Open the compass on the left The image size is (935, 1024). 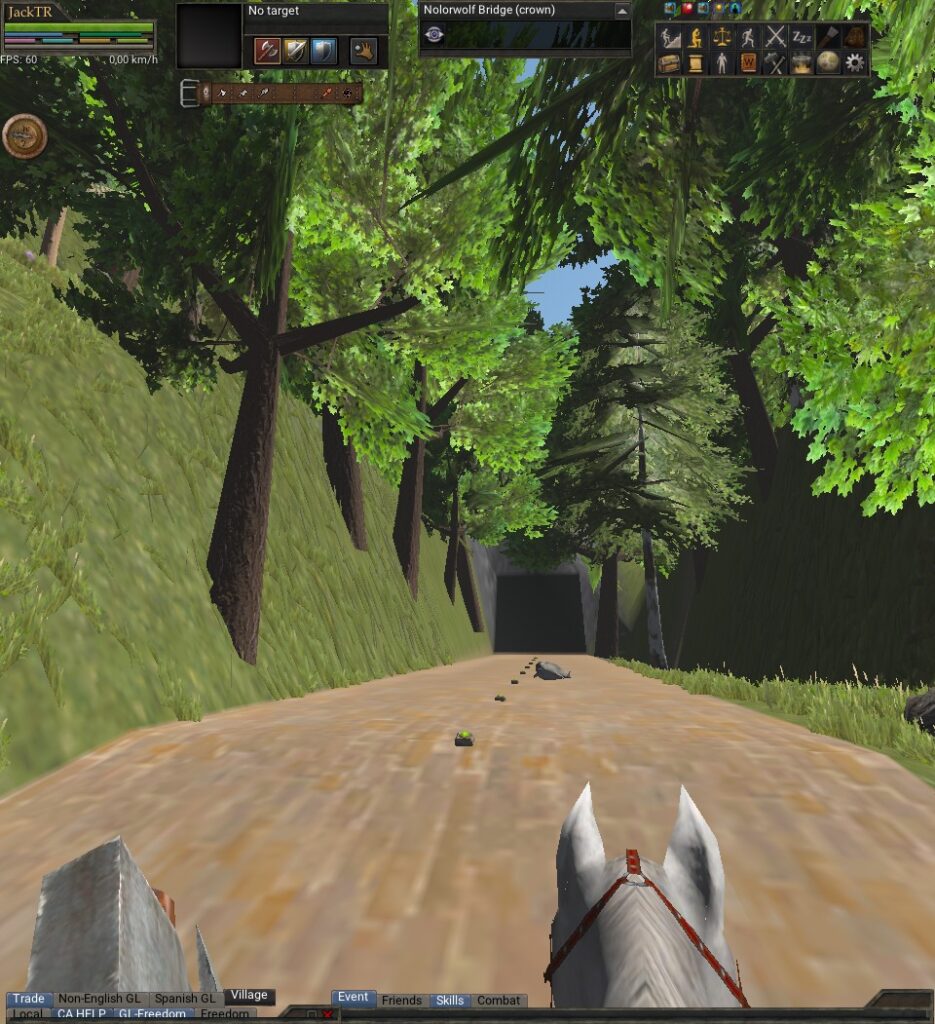pos(24,136)
